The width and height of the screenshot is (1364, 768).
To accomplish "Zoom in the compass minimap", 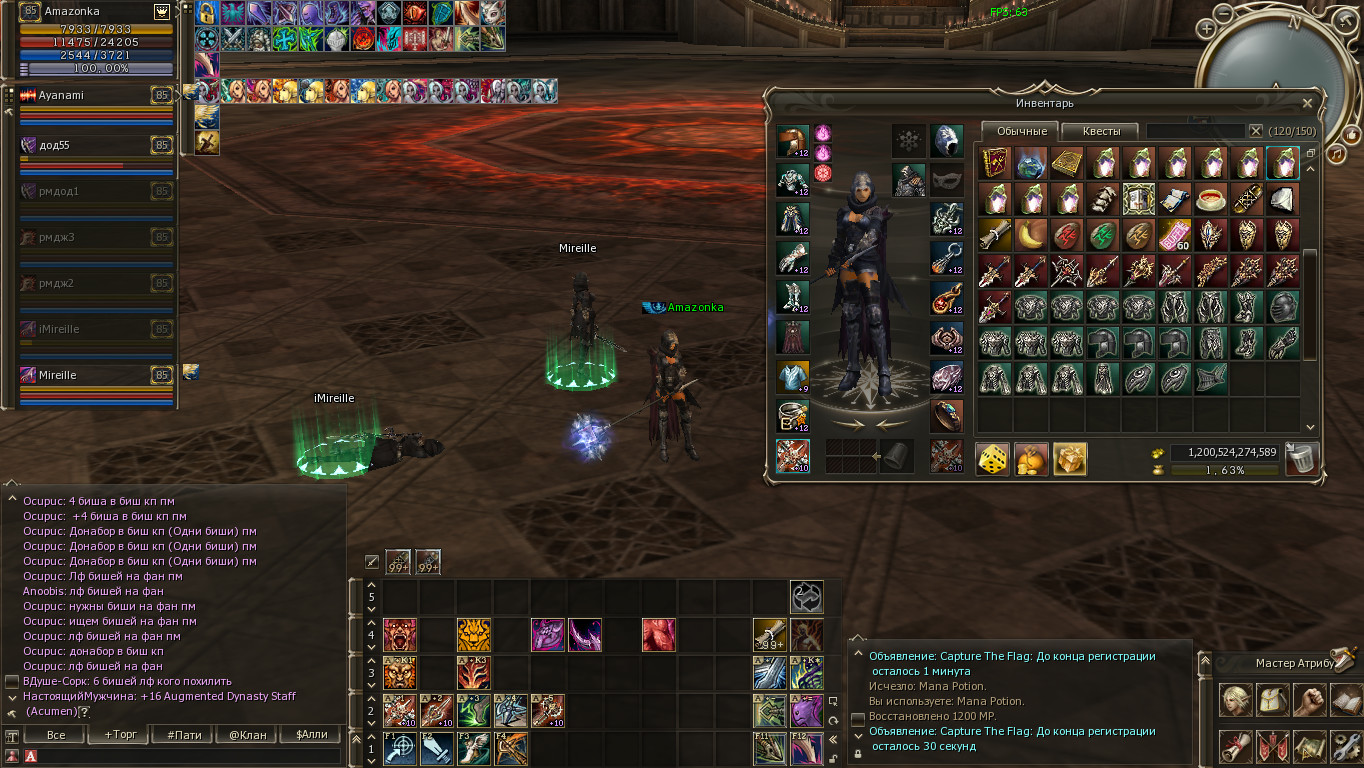I will 1208,29.
